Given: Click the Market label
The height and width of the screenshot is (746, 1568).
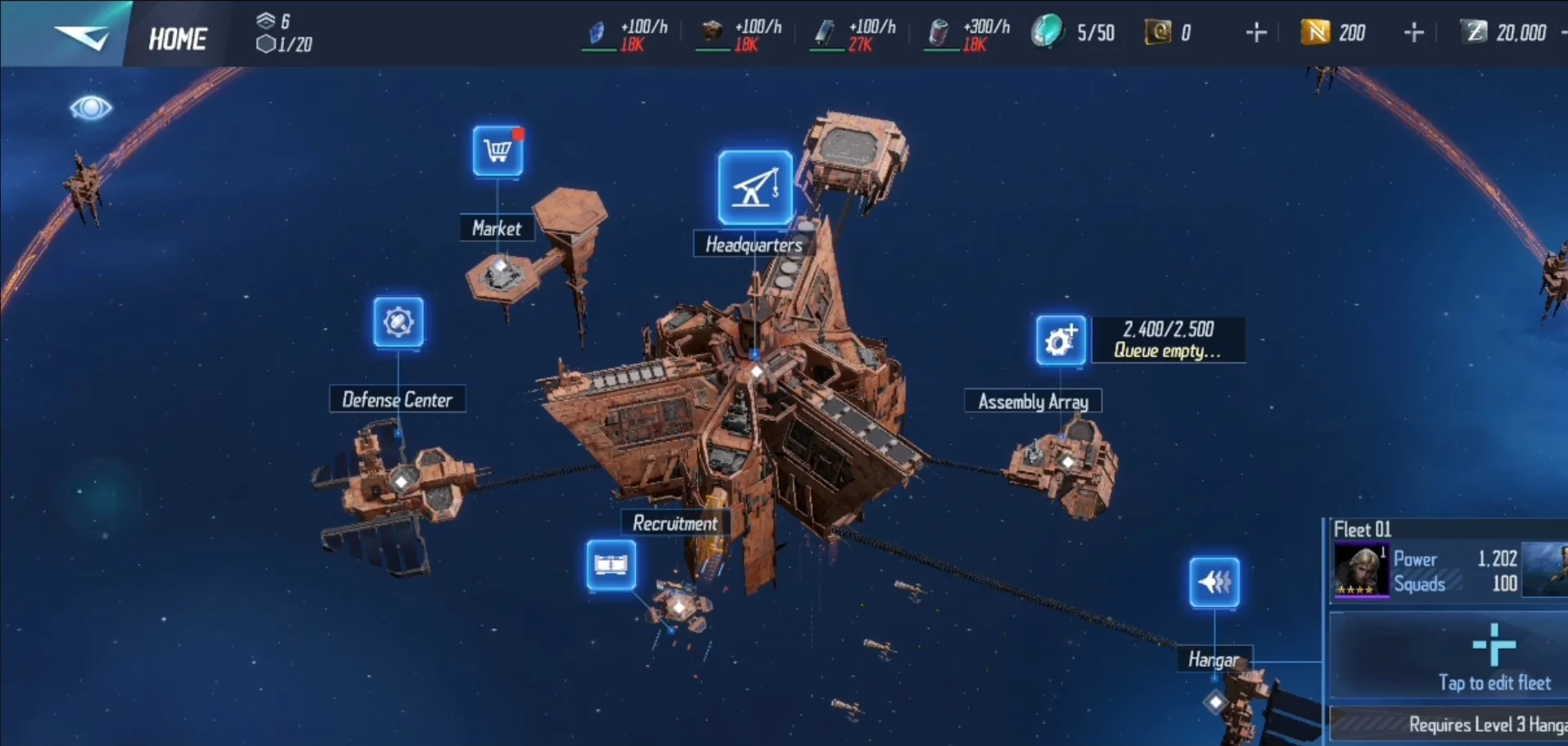Looking at the screenshot, I should (497, 228).
